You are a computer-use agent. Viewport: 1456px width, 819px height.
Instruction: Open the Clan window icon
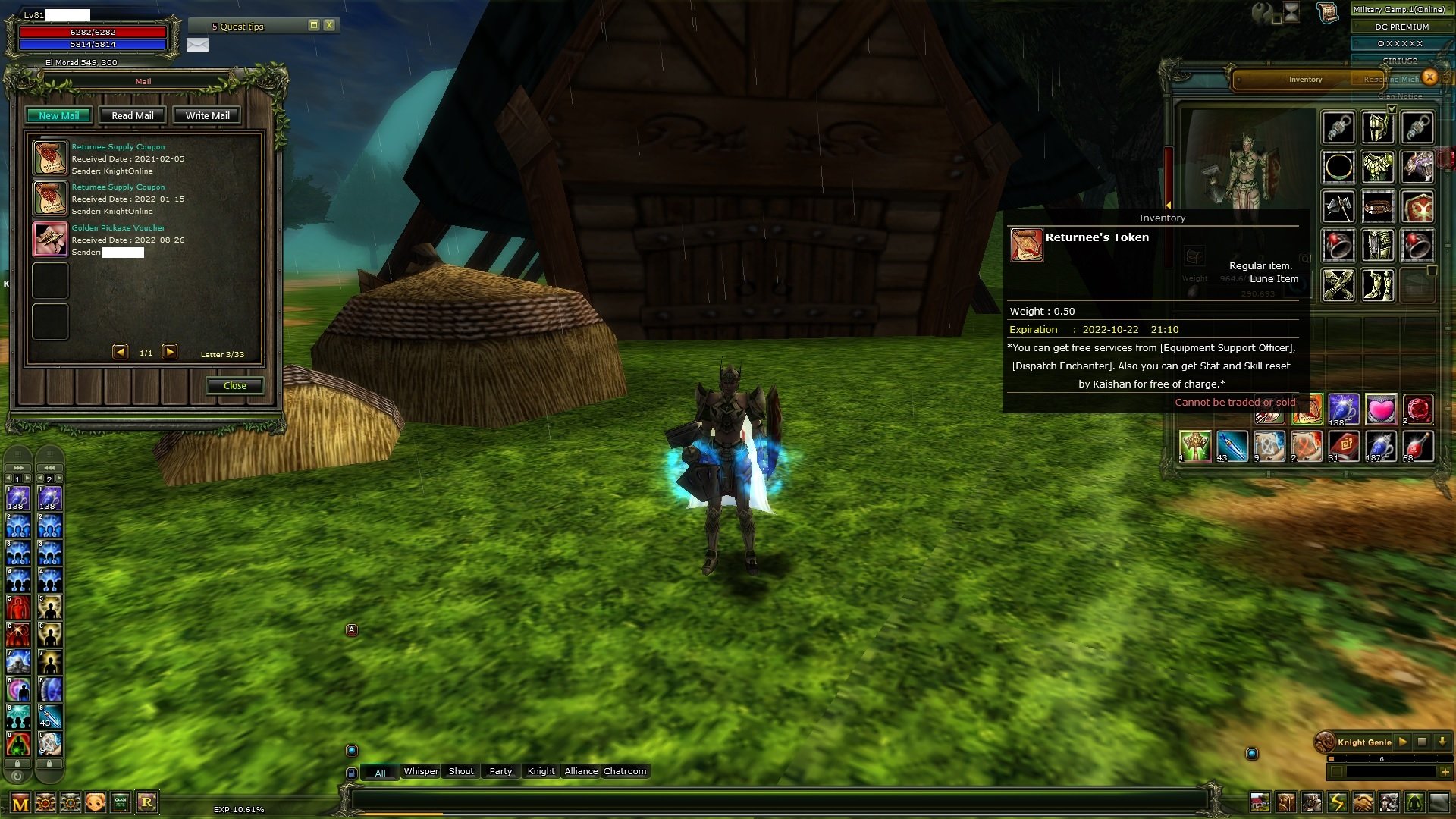[119, 802]
